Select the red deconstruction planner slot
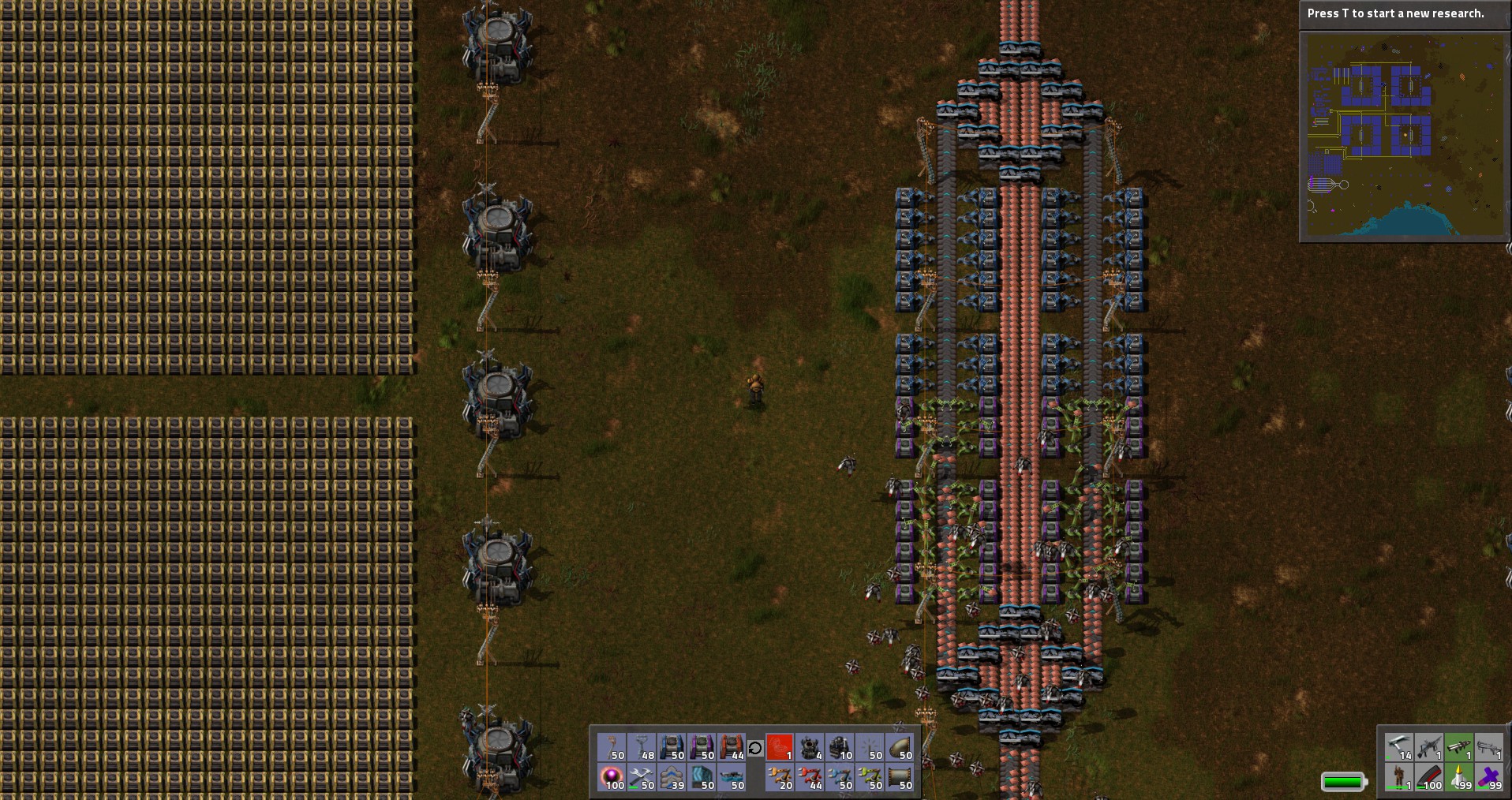Screen dimensions: 1512x800 tap(780, 747)
